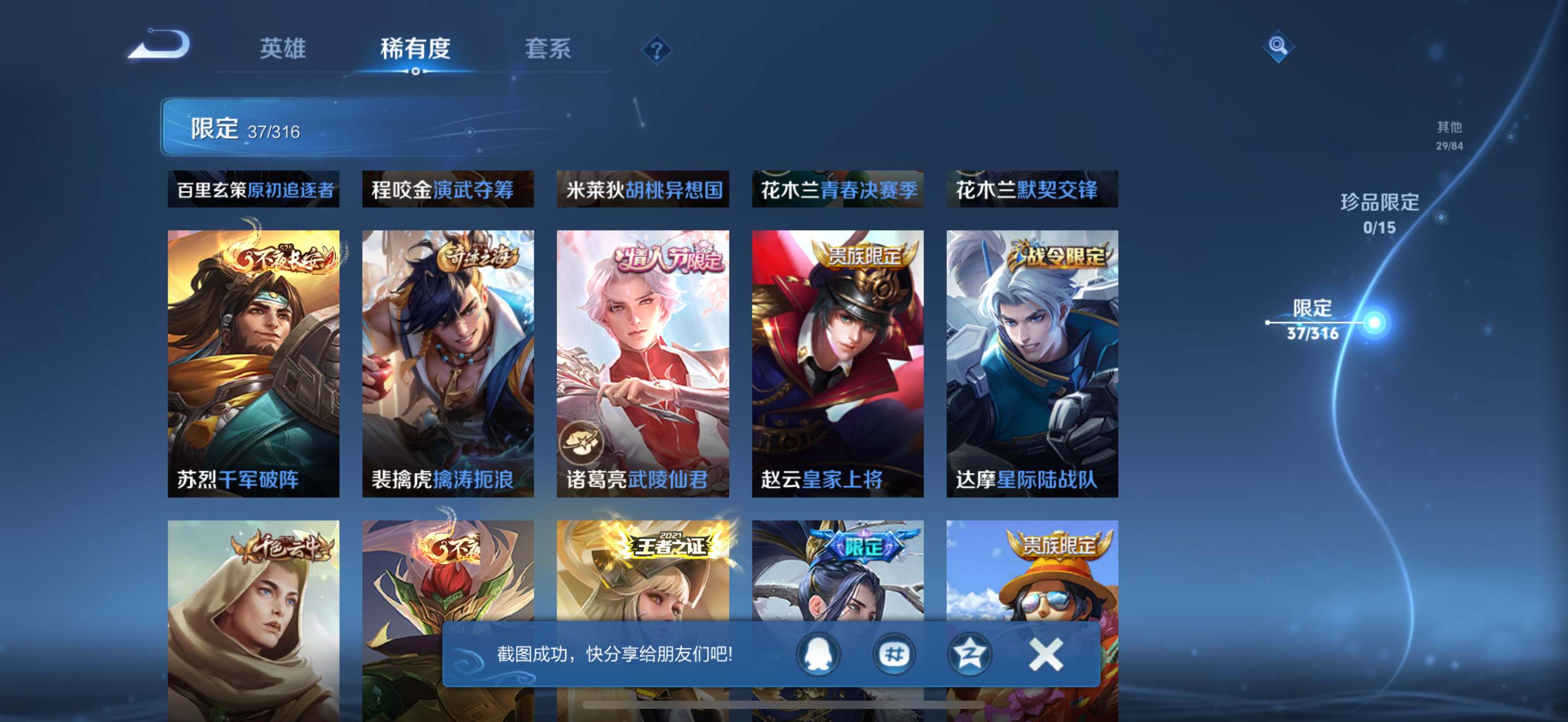Select the 稀有度 tab
Screen dimensions: 1568x722
pyautogui.click(x=415, y=49)
